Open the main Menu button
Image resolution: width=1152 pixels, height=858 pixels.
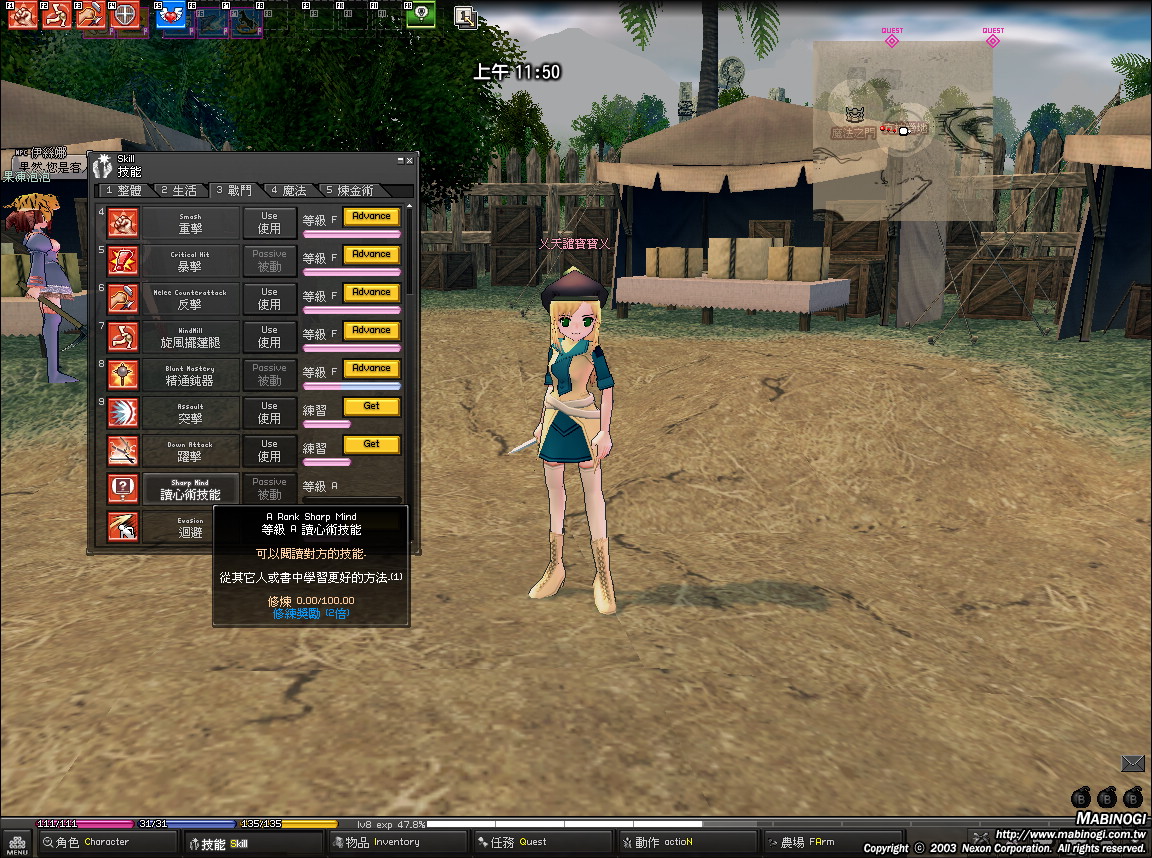pyautogui.click(x=17, y=843)
